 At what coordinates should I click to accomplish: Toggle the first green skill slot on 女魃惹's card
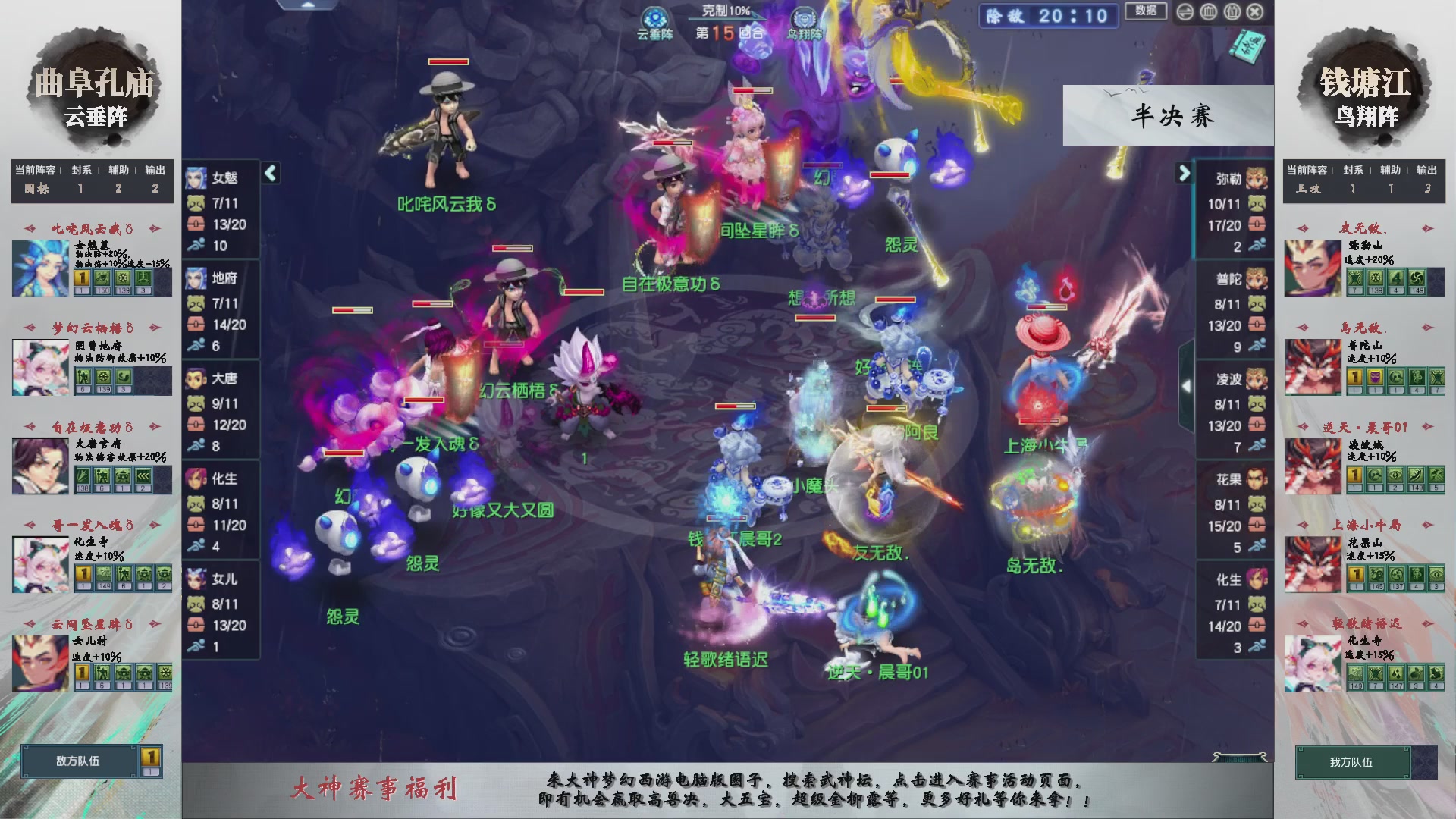(102, 278)
